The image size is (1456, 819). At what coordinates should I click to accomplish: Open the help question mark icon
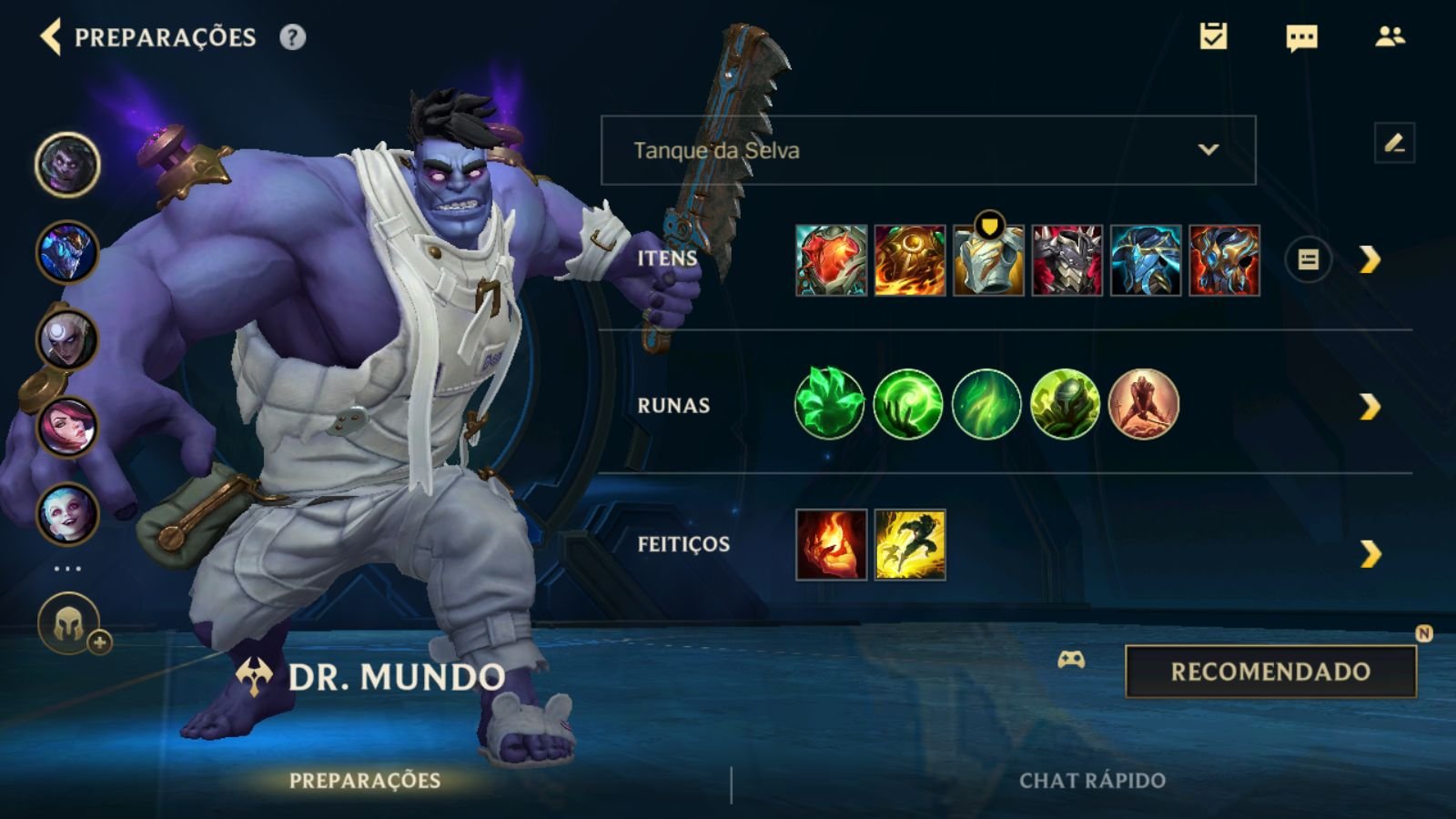pyautogui.click(x=292, y=37)
